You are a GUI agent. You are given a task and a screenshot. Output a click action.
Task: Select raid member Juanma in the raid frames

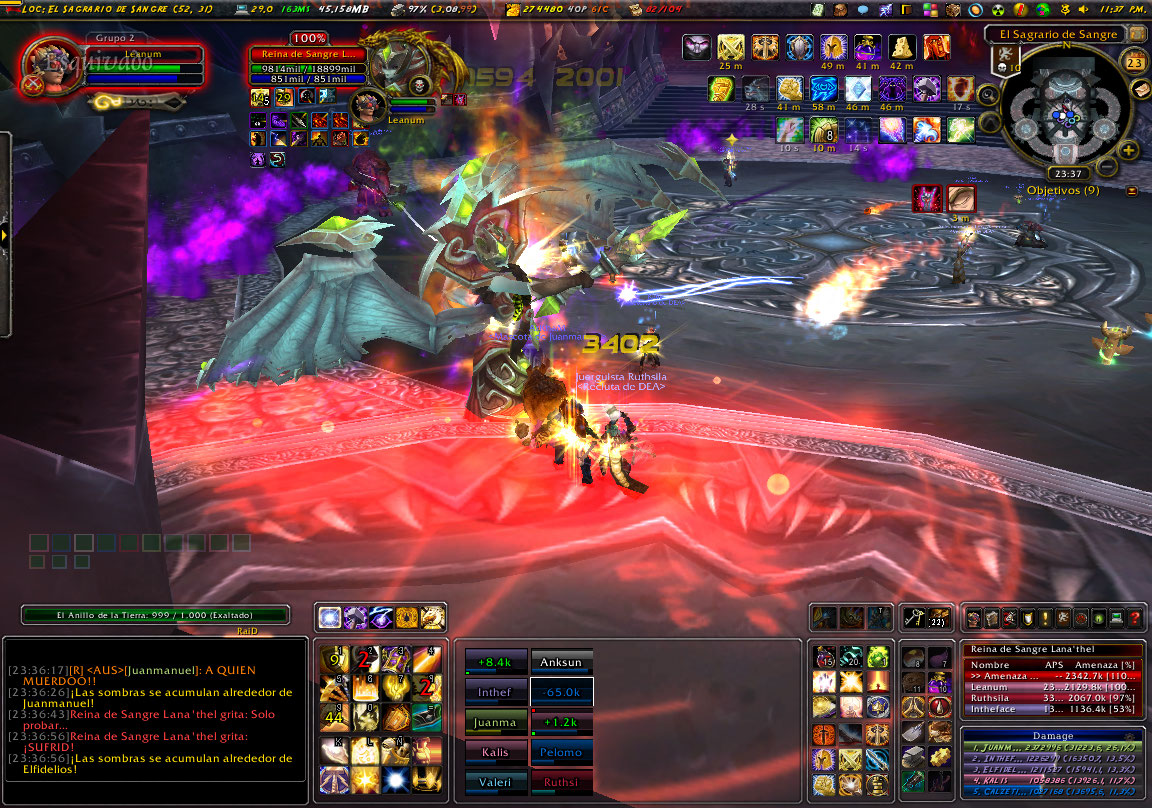[x=496, y=722]
